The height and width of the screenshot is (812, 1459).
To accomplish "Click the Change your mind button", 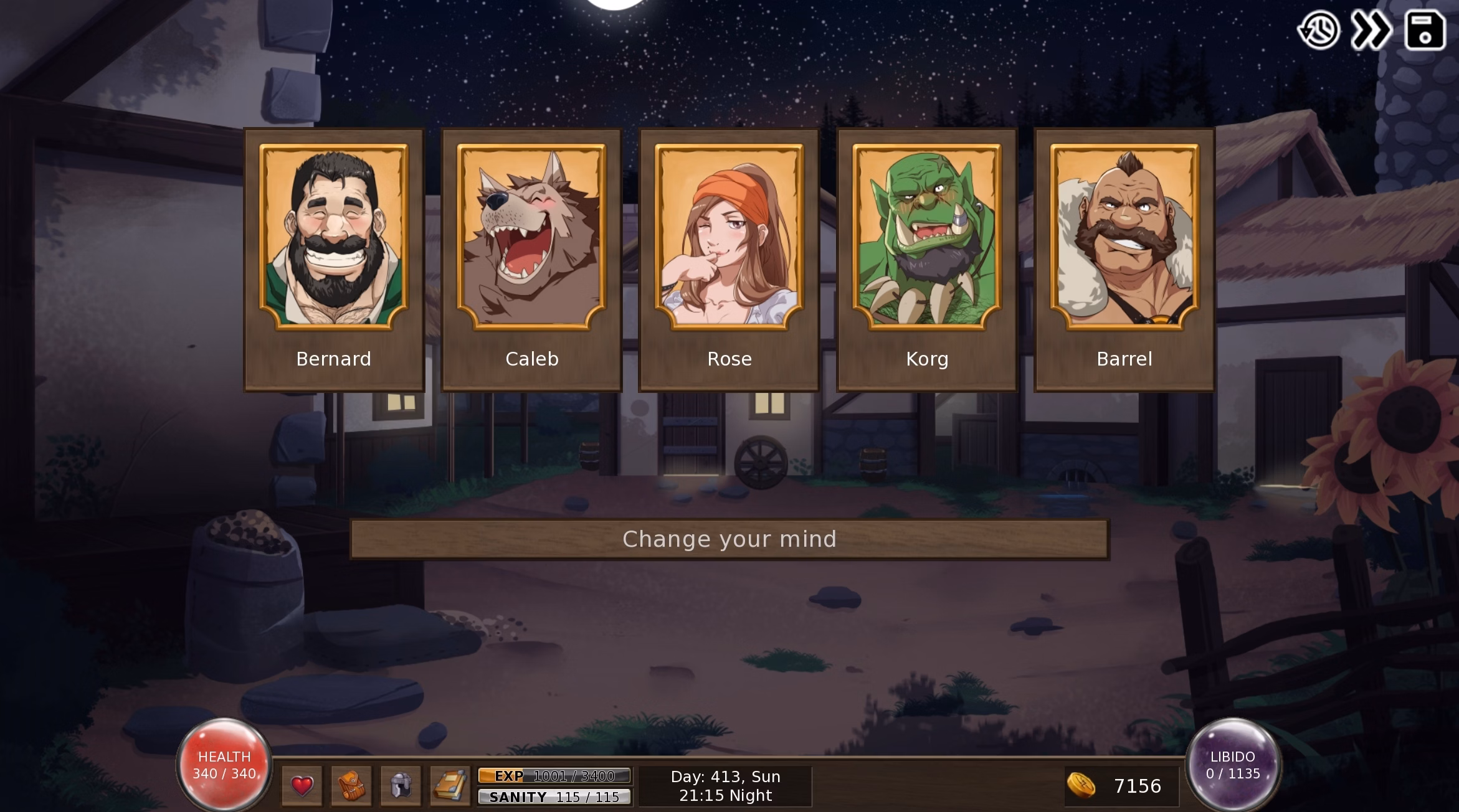I will (x=729, y=539).
